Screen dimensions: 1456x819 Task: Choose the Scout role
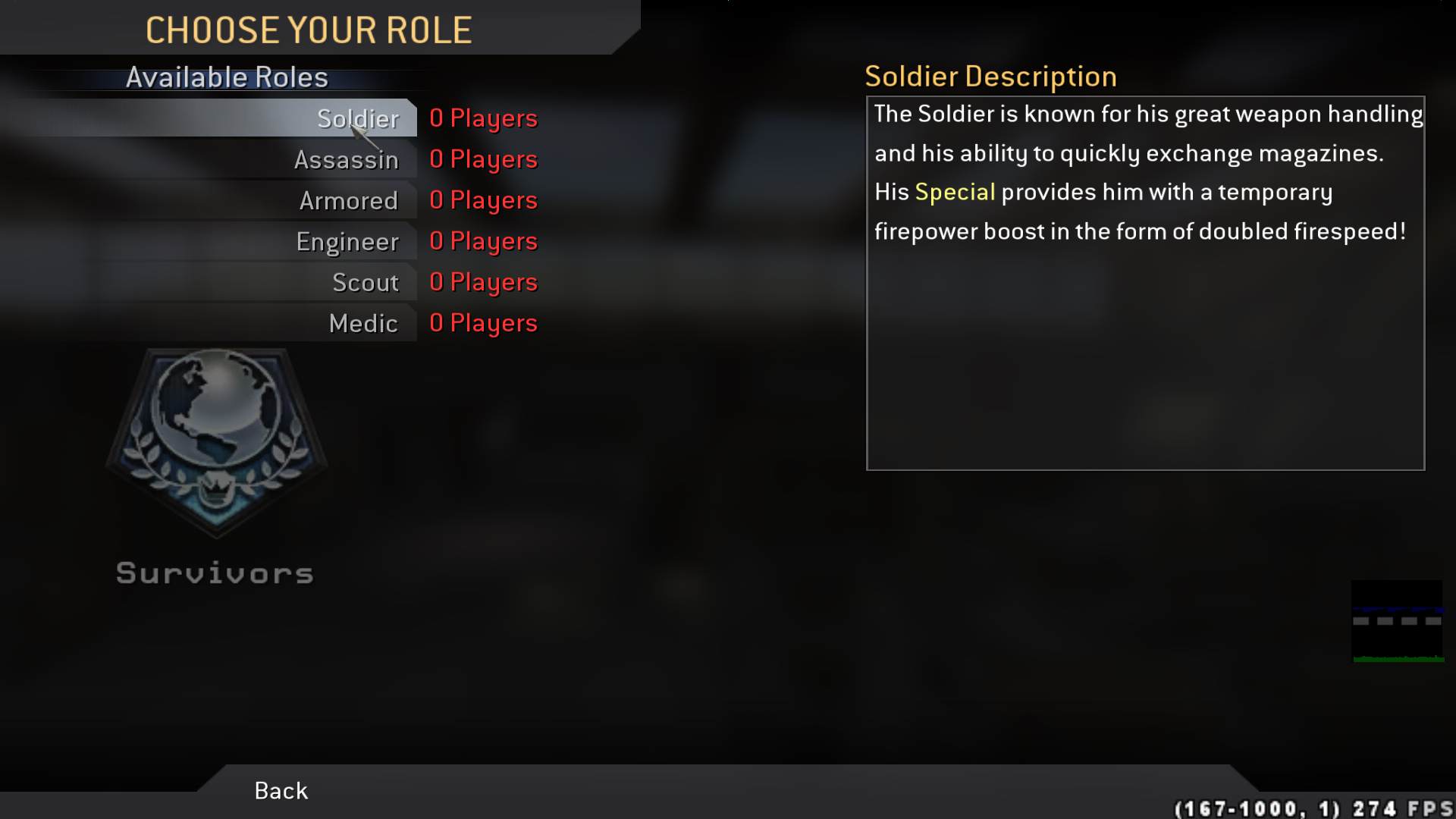pyautogui.click(x=365, y=282)
